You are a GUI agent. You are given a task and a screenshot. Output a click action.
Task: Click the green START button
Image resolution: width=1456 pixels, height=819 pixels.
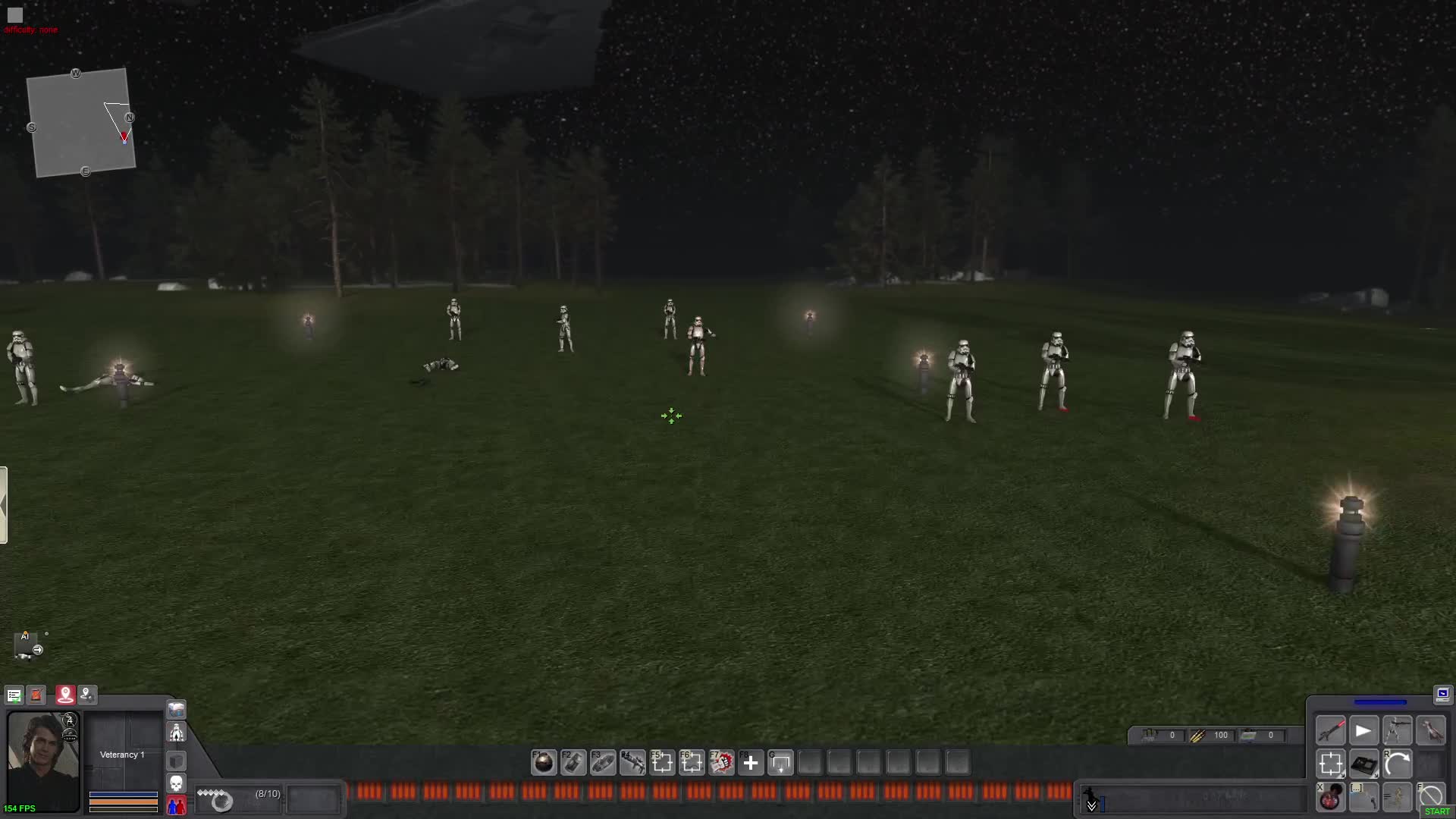1437,811
